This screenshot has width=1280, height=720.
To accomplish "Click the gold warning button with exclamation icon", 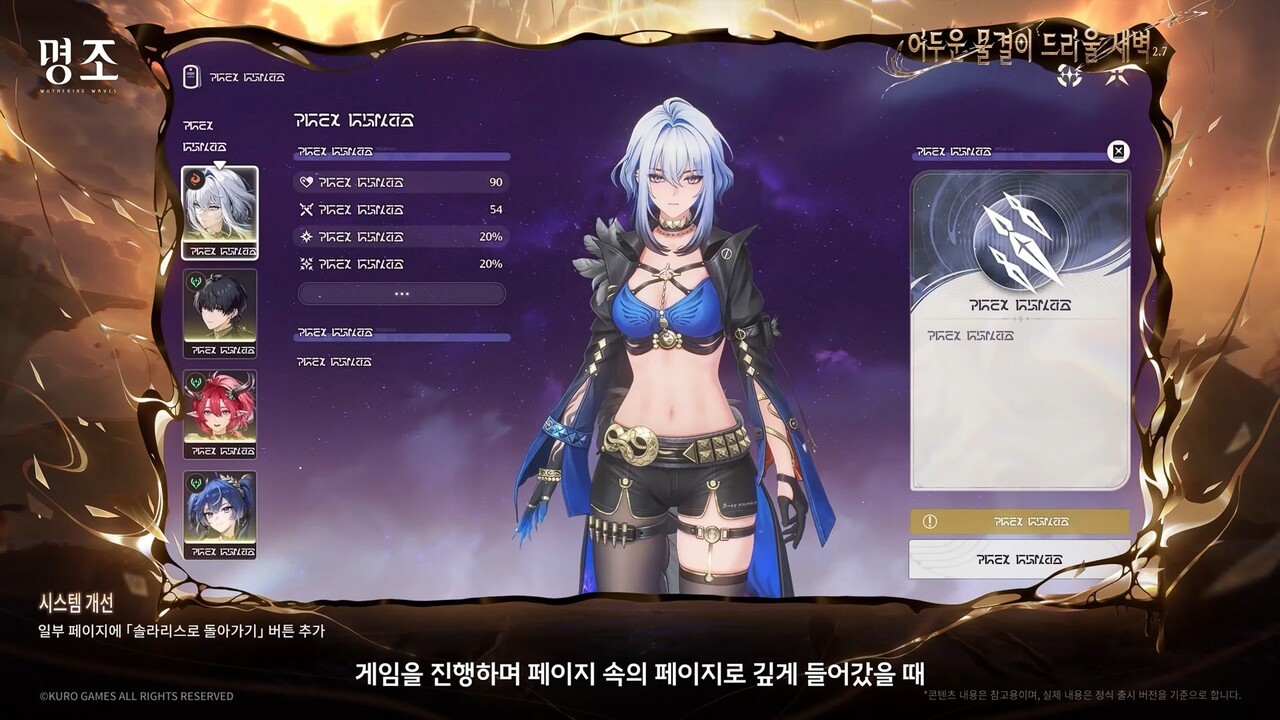I will tap(1019, 521).
